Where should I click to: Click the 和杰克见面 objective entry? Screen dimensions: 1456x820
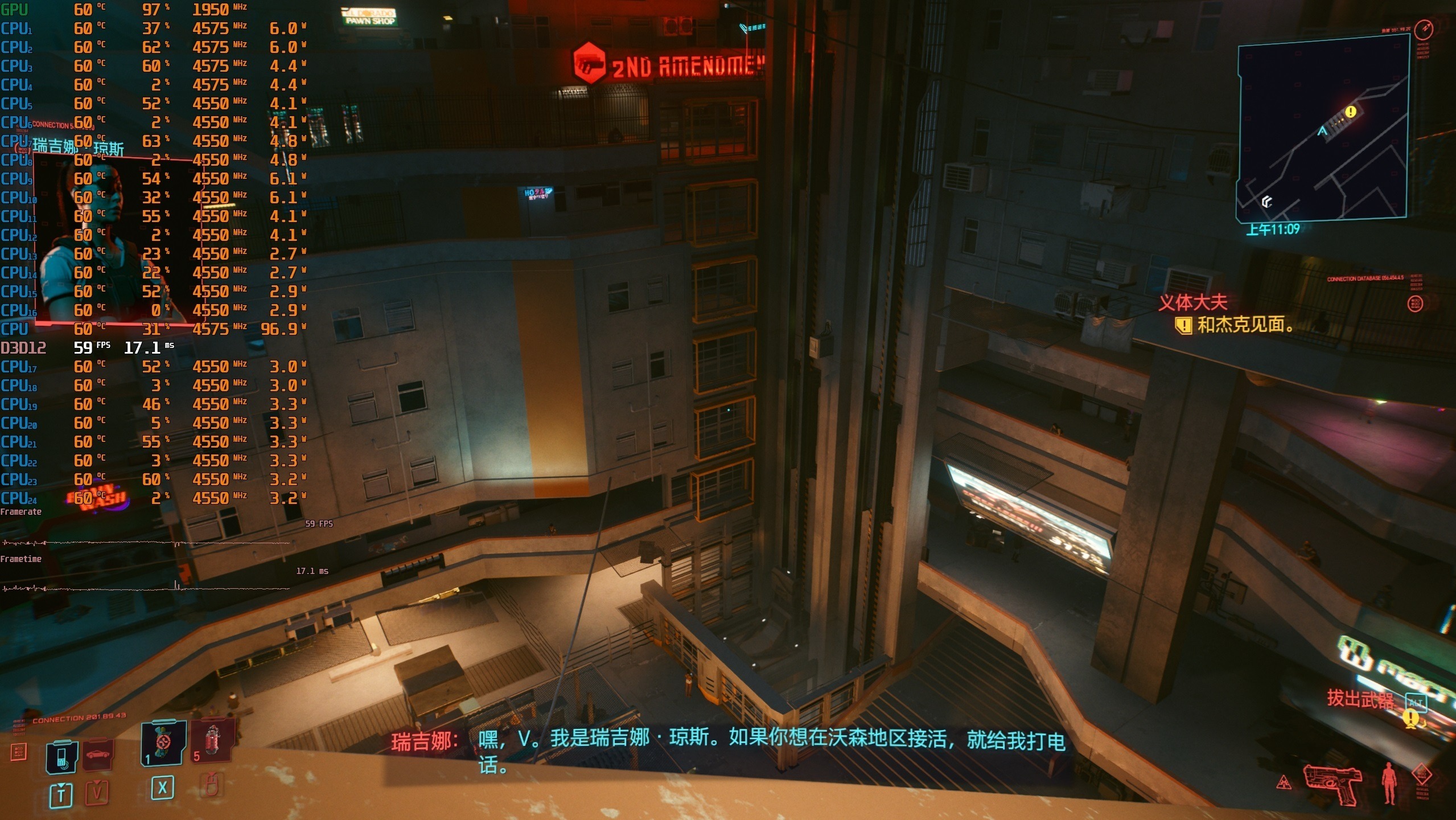click(1244, 325)
